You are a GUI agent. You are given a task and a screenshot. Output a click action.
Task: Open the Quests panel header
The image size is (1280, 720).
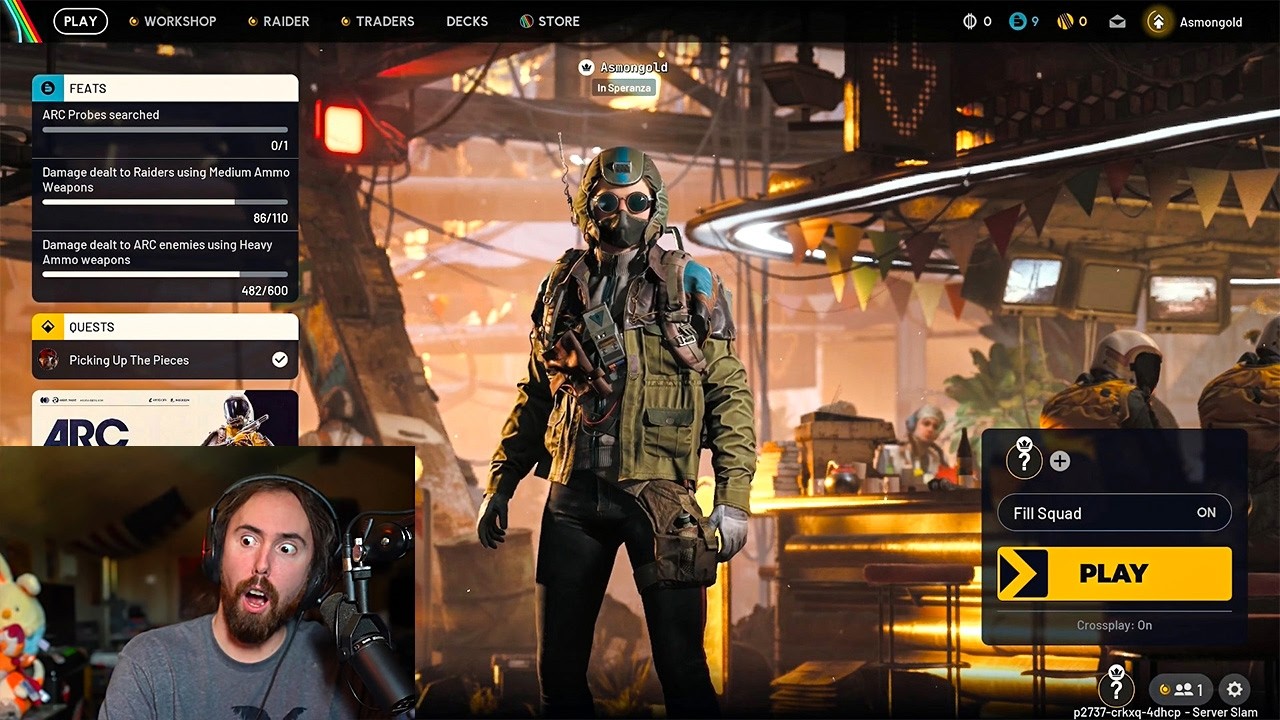(165, 327)
